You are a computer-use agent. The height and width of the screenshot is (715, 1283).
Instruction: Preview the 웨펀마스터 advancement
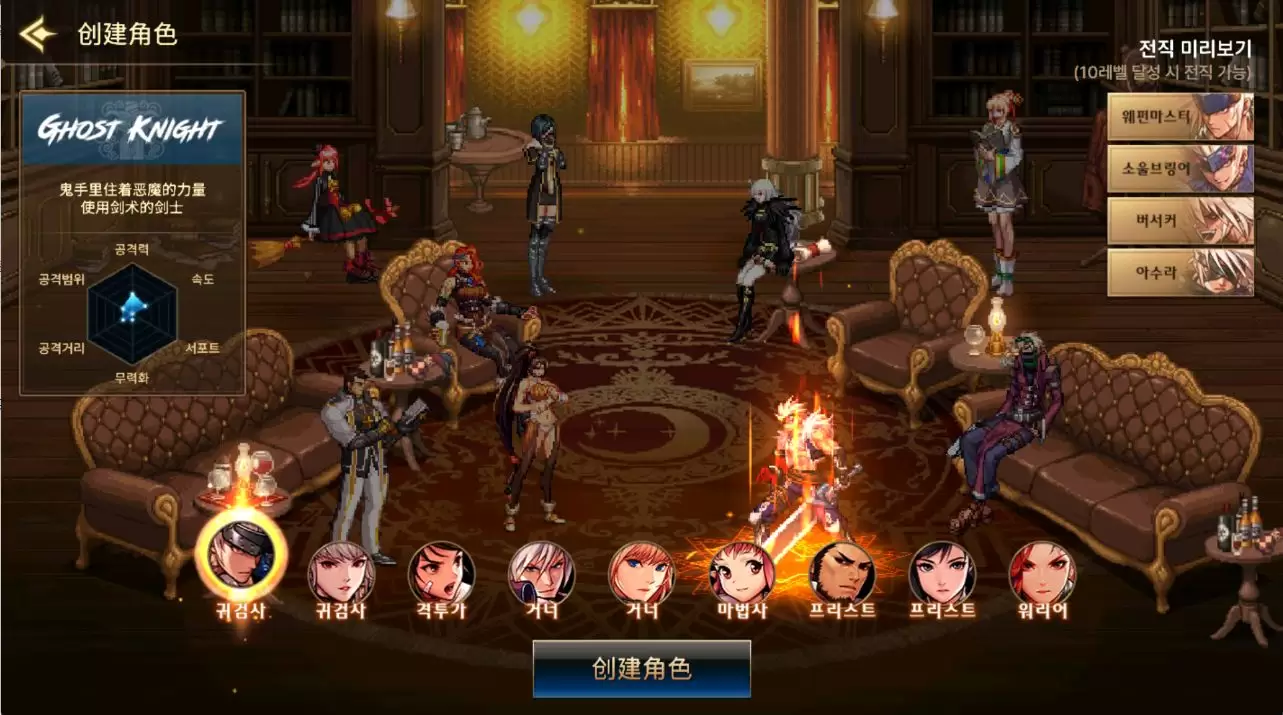(x=1180, y=117)
